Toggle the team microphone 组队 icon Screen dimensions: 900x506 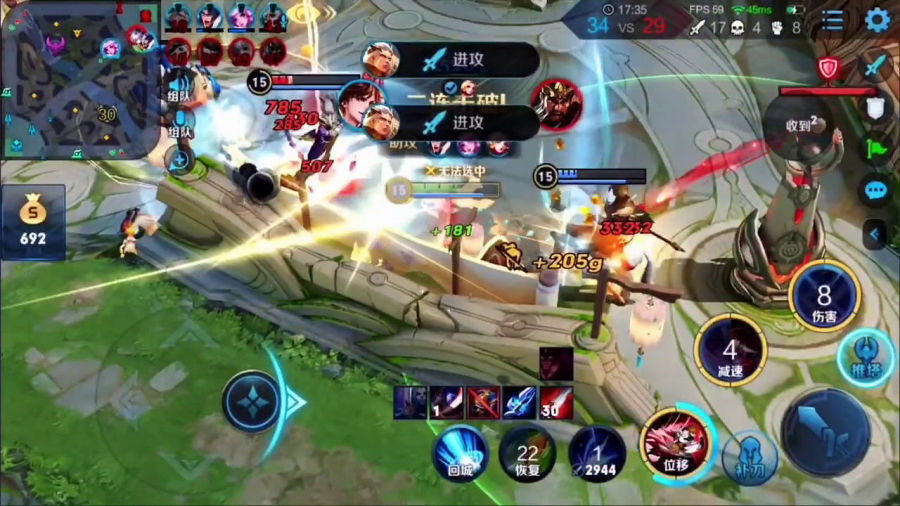(x=180, y=120)
